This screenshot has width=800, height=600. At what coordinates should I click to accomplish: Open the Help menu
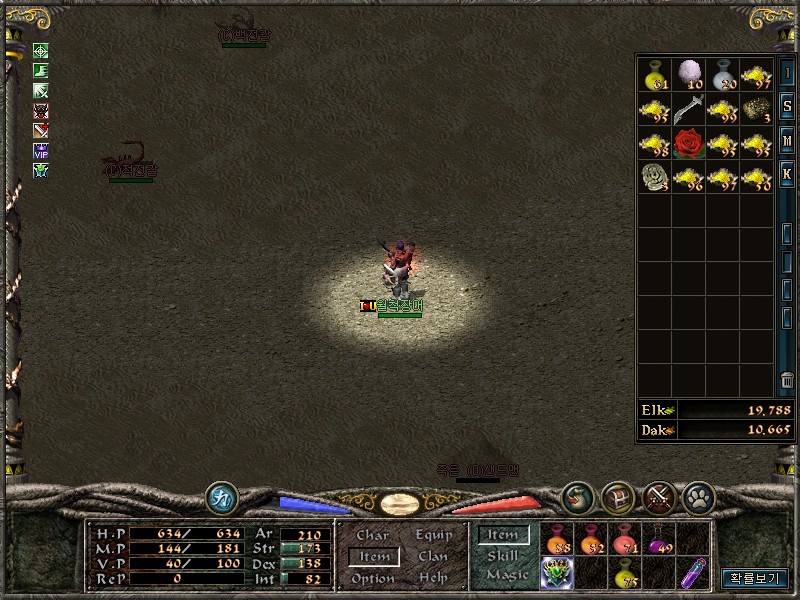click(x=433, y=578)
